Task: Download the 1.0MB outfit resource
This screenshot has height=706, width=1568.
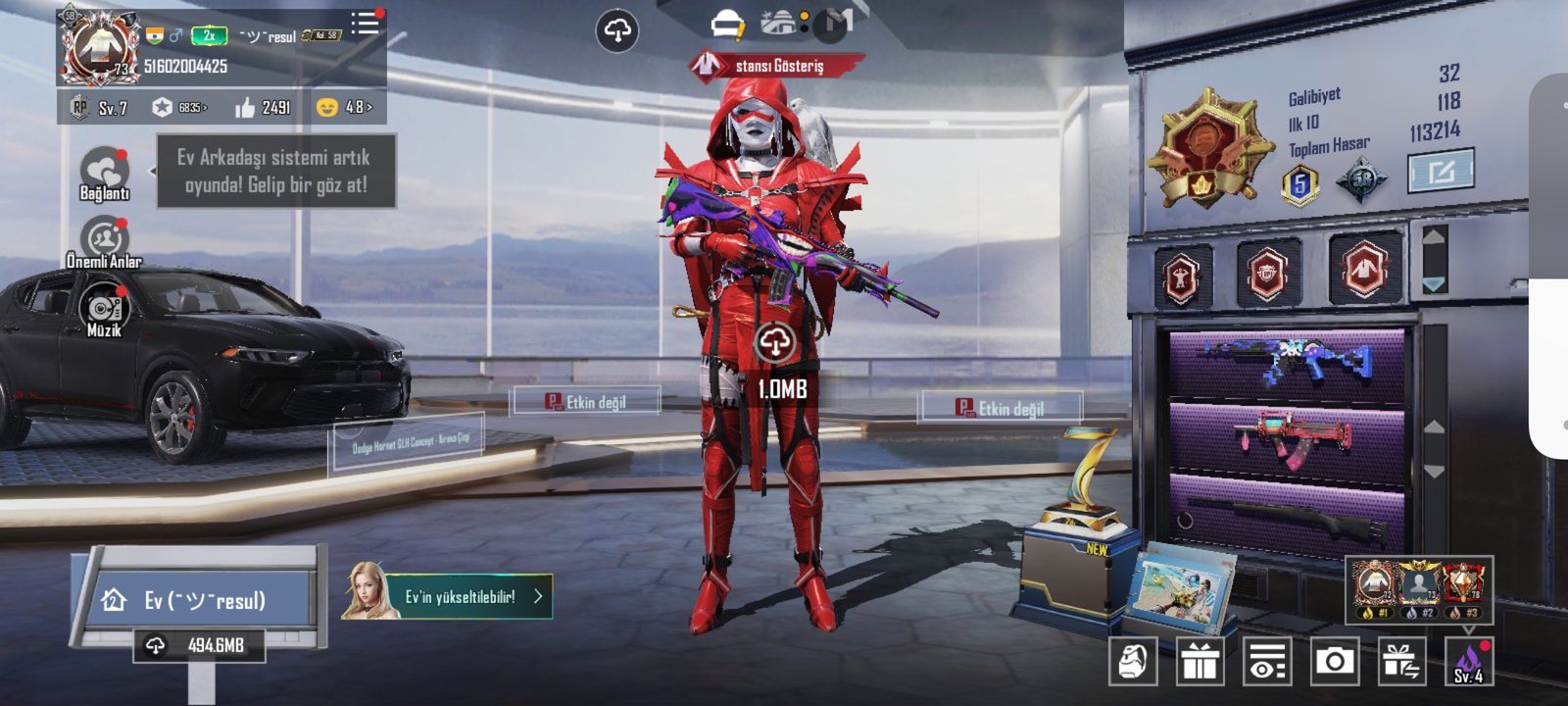Action: coord(775,344)
